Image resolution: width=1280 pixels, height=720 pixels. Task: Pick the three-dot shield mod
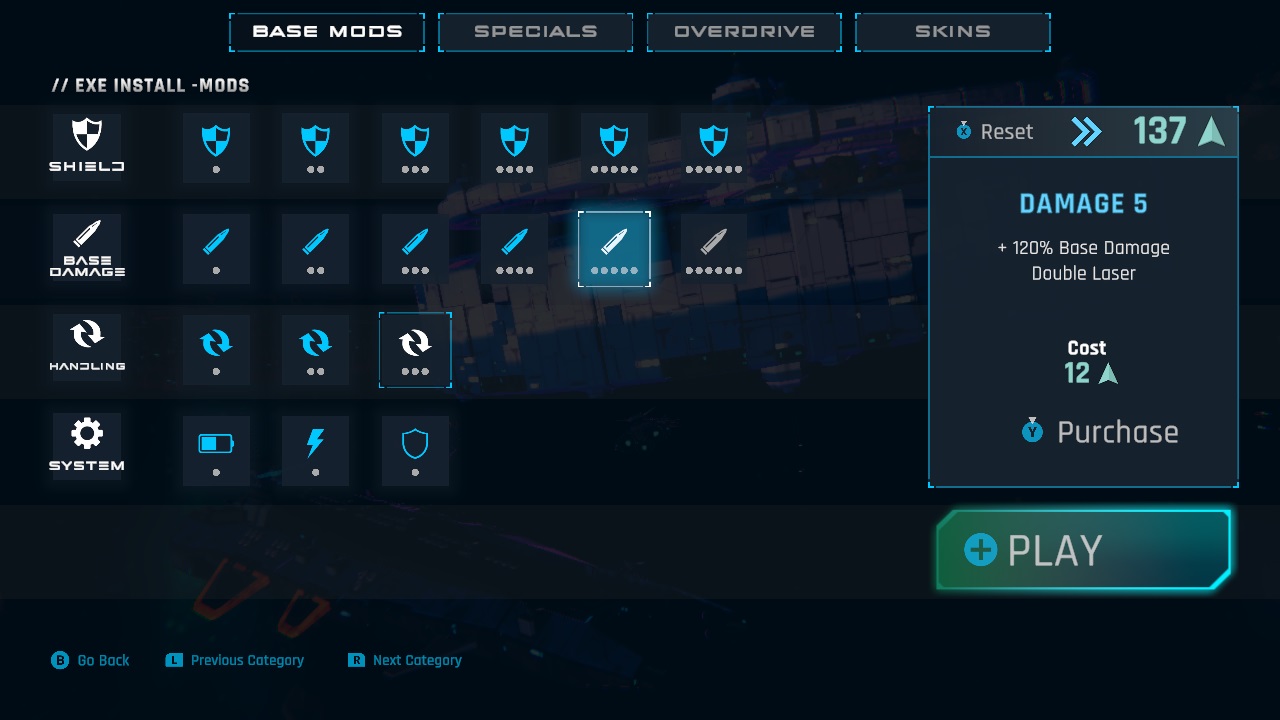coord(415,147)
